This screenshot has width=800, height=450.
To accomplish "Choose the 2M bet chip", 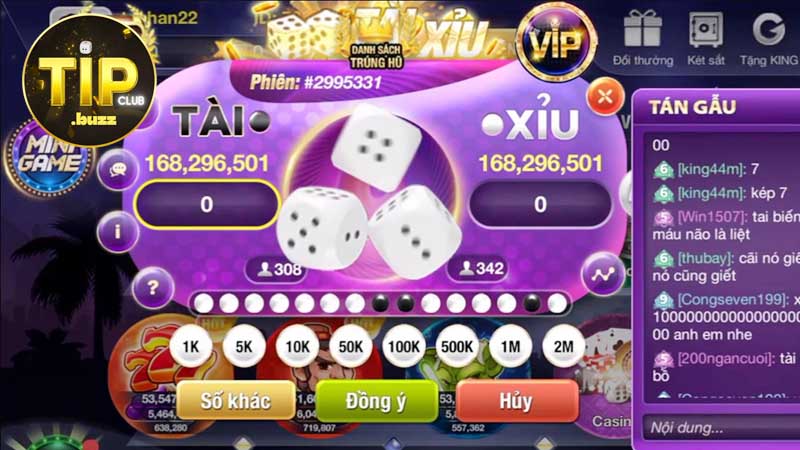I will pyautogui.click(x=565, y=346).
